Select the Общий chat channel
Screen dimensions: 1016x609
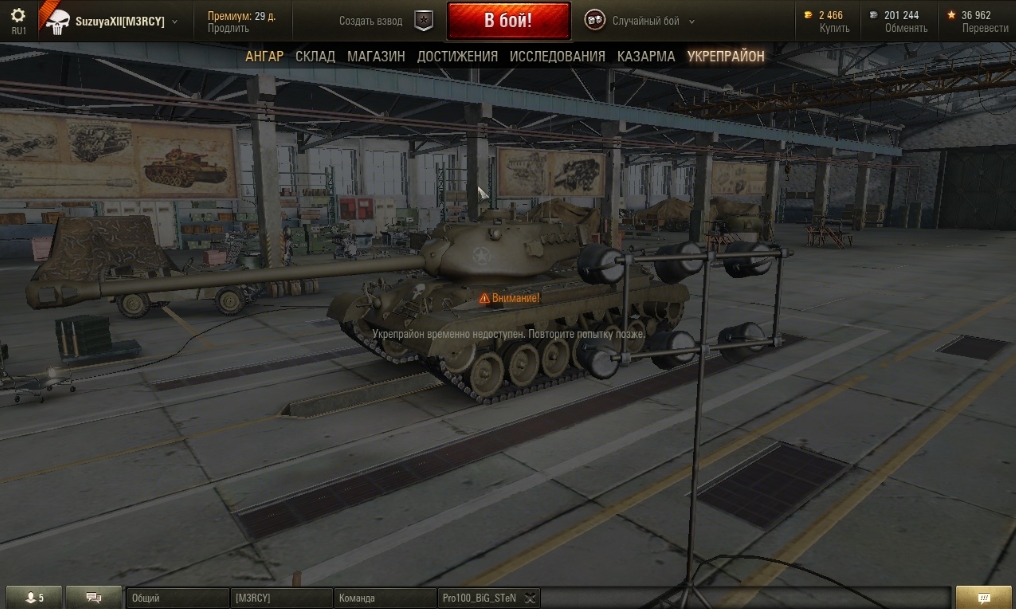pyautogui.click(x=176, y=598)
